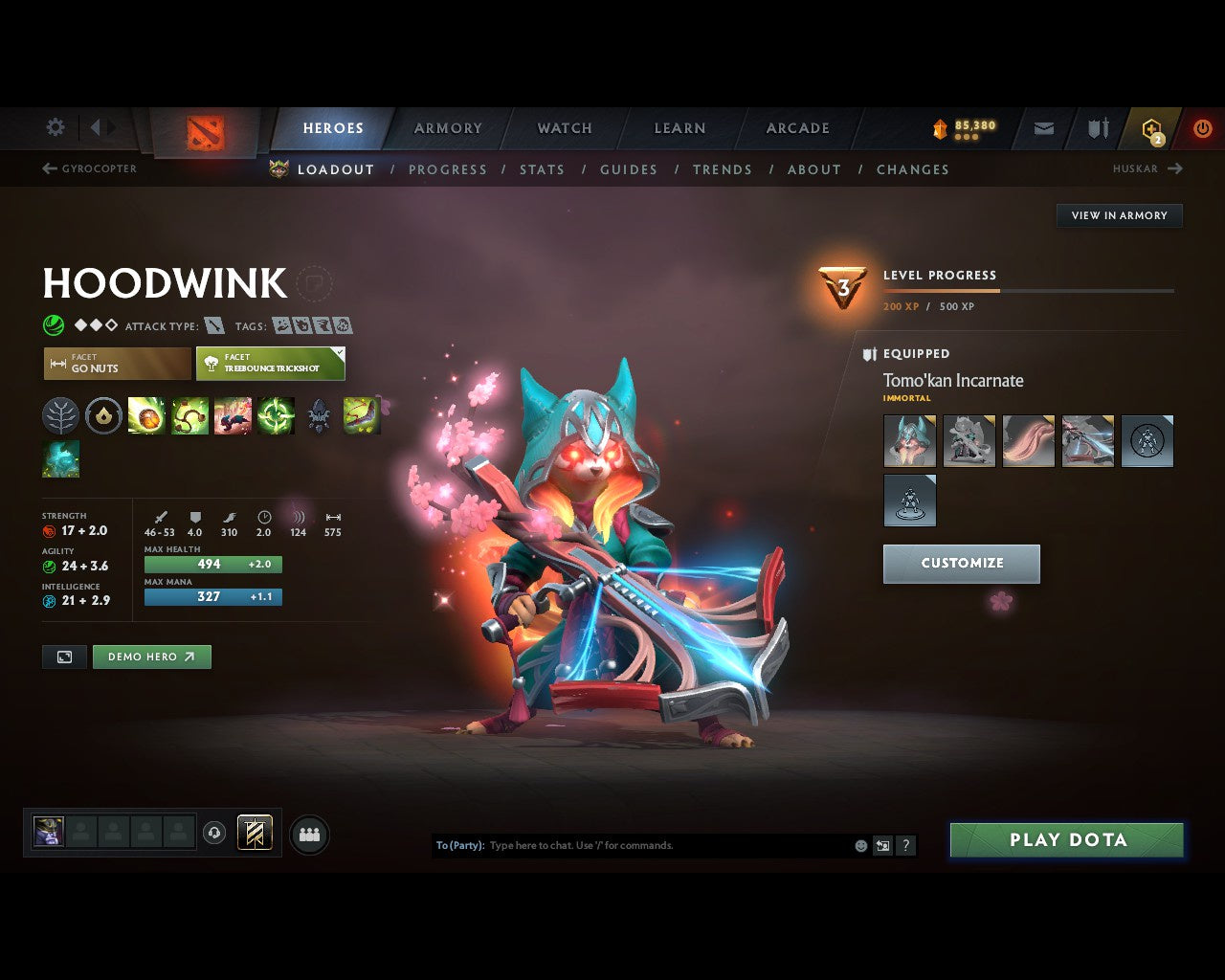1225x980 pixels.
Task: Open the Scurry ability icon
Action: pos(233,416)
